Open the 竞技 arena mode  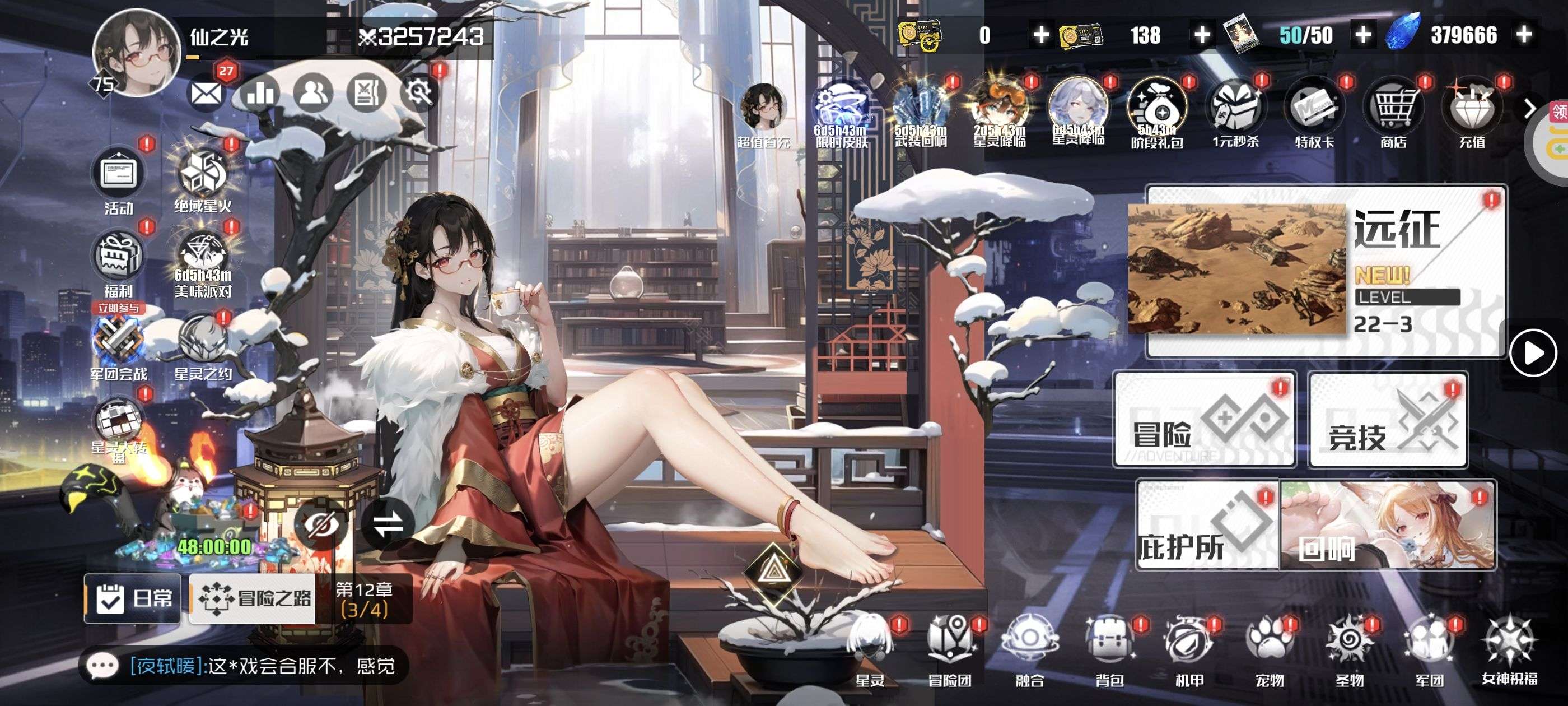[1388, 420]
